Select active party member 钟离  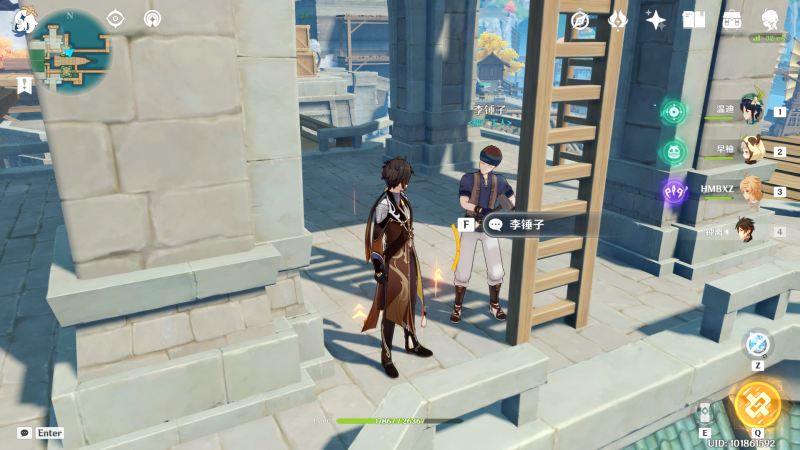tap(747, 231)
